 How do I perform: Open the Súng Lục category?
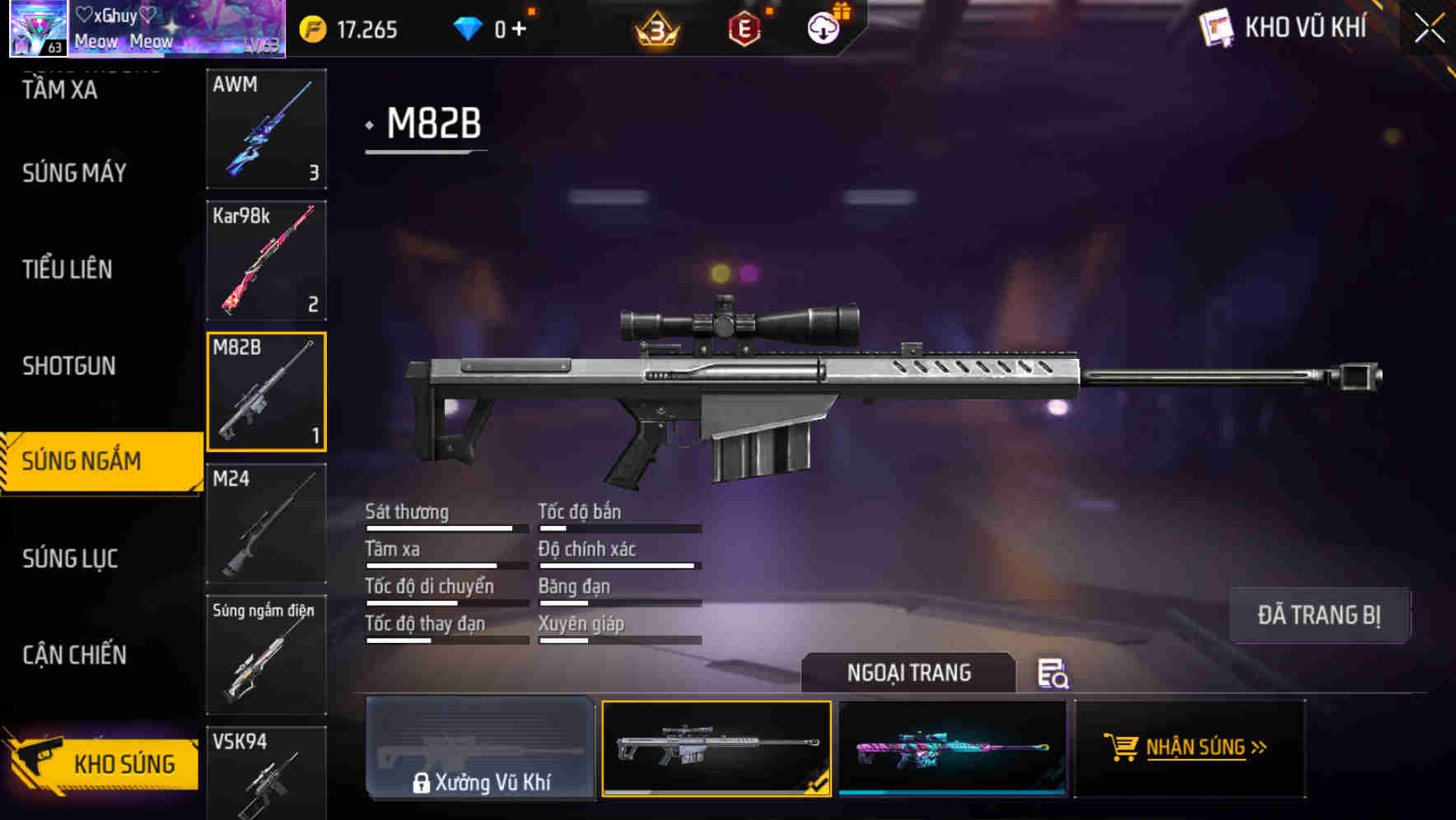(71, 558)
